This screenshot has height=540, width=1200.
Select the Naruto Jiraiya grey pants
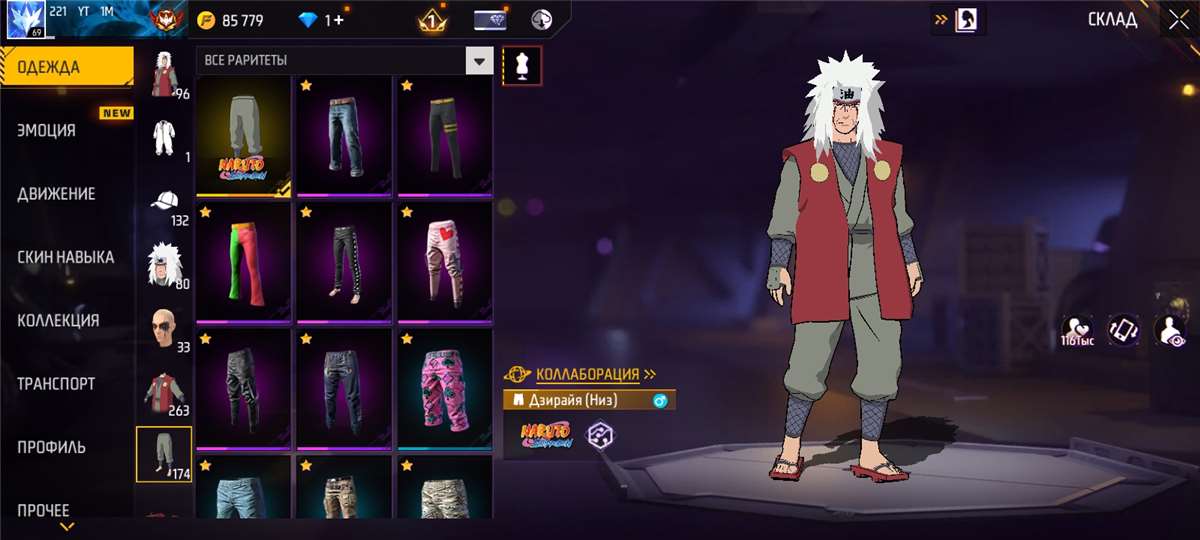(x=244, y=135)
